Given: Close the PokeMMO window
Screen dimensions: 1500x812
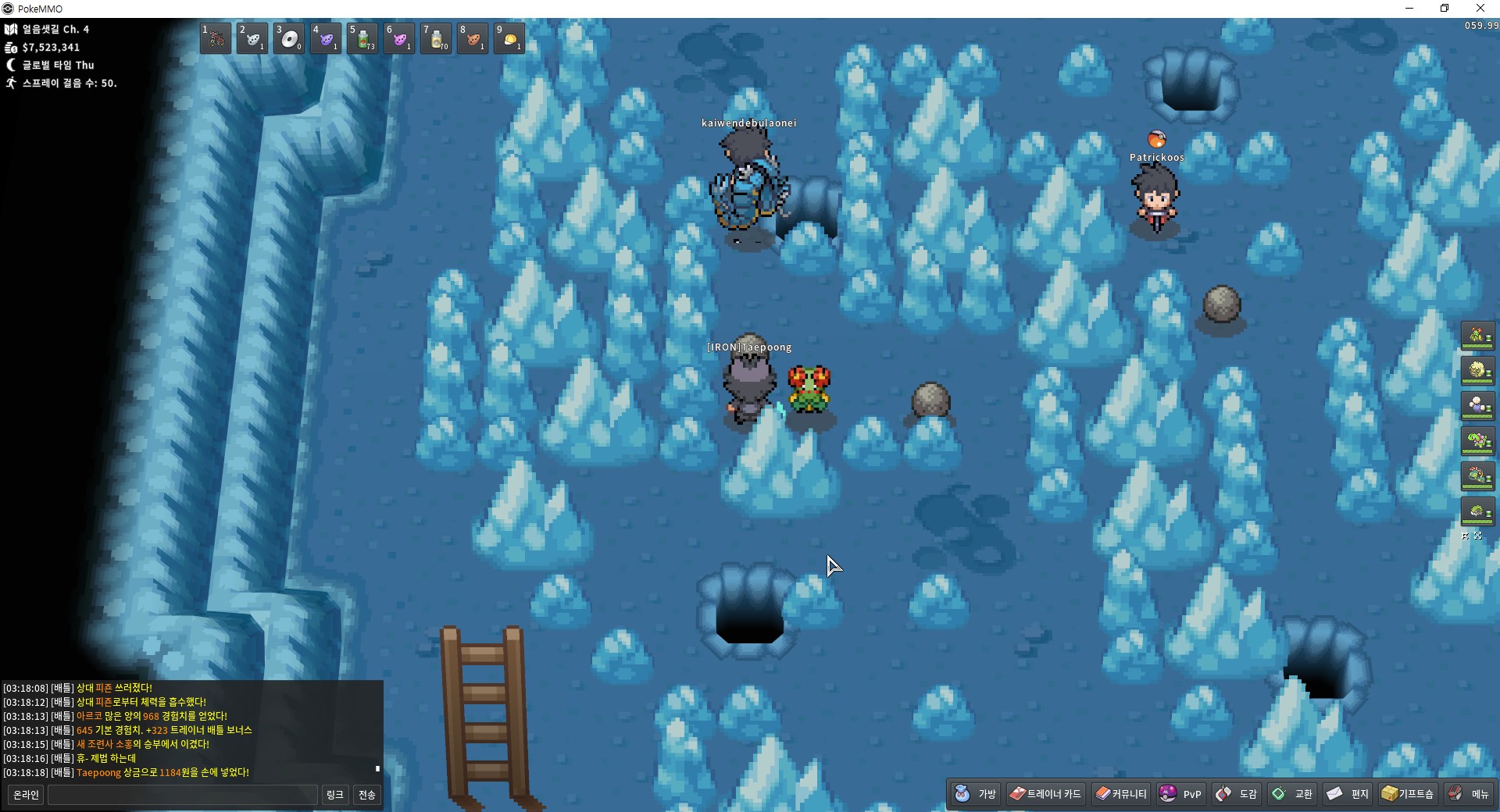Looking at the screenshot, I should click(x=1480, y=9).
